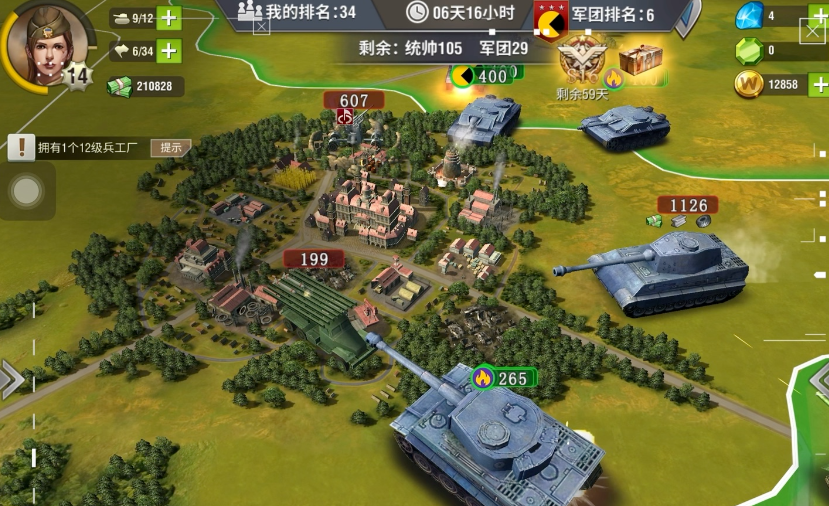
Task: Tap the round grey joystick button
Action: [27, 190]
